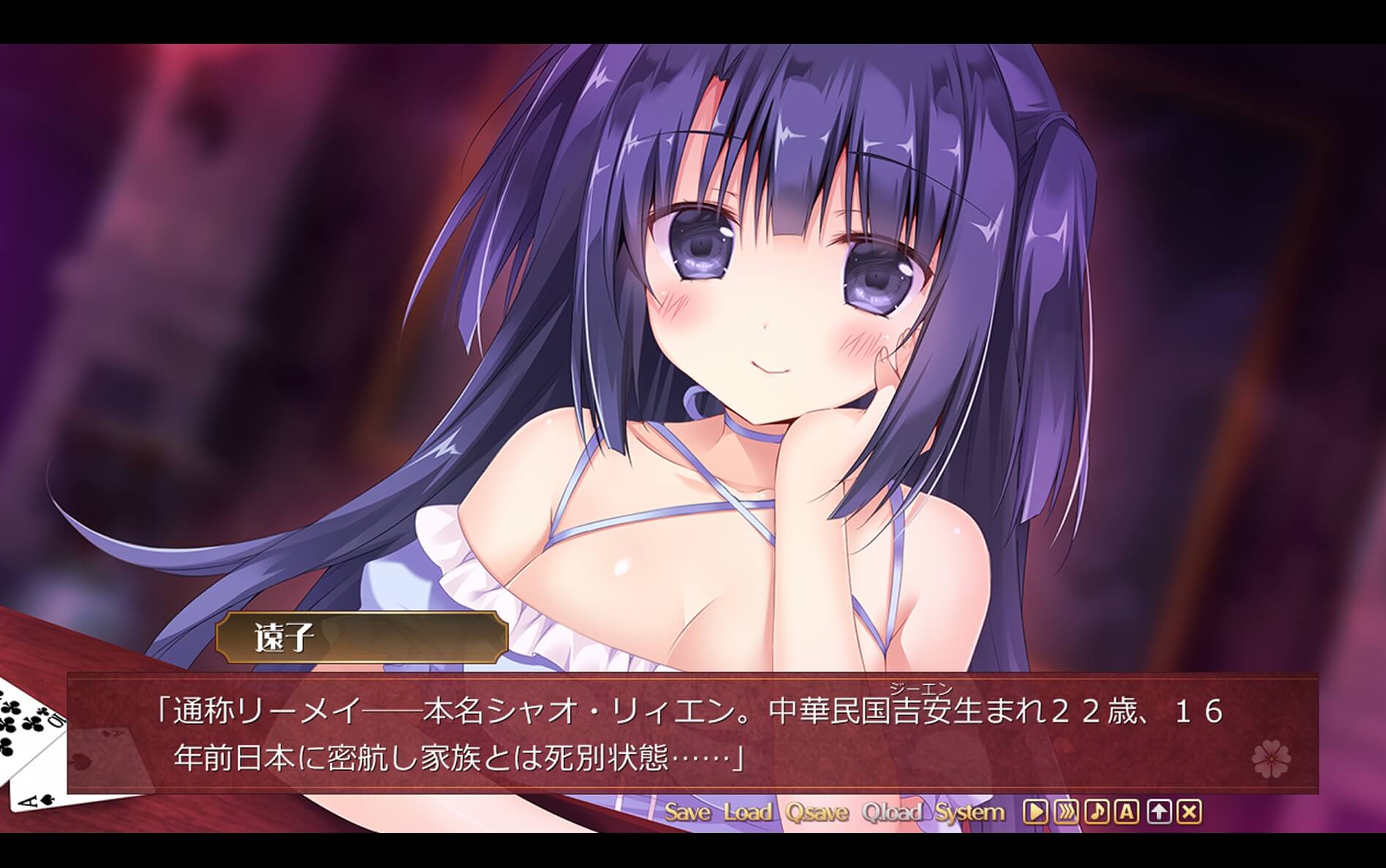
Task: Open the Save screen
Action: click(x=689, y=813)
